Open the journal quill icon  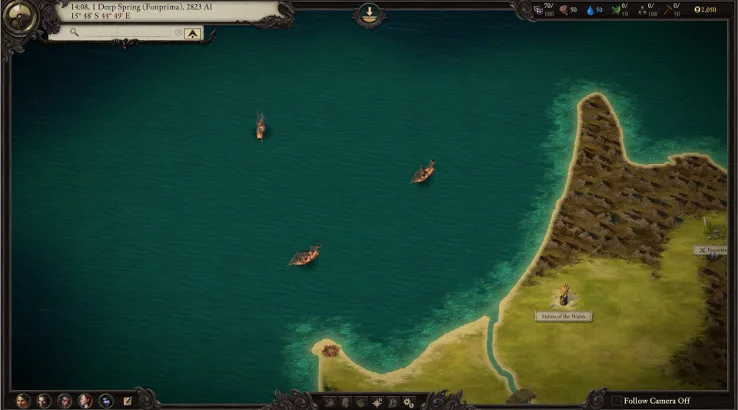[128, 400]
